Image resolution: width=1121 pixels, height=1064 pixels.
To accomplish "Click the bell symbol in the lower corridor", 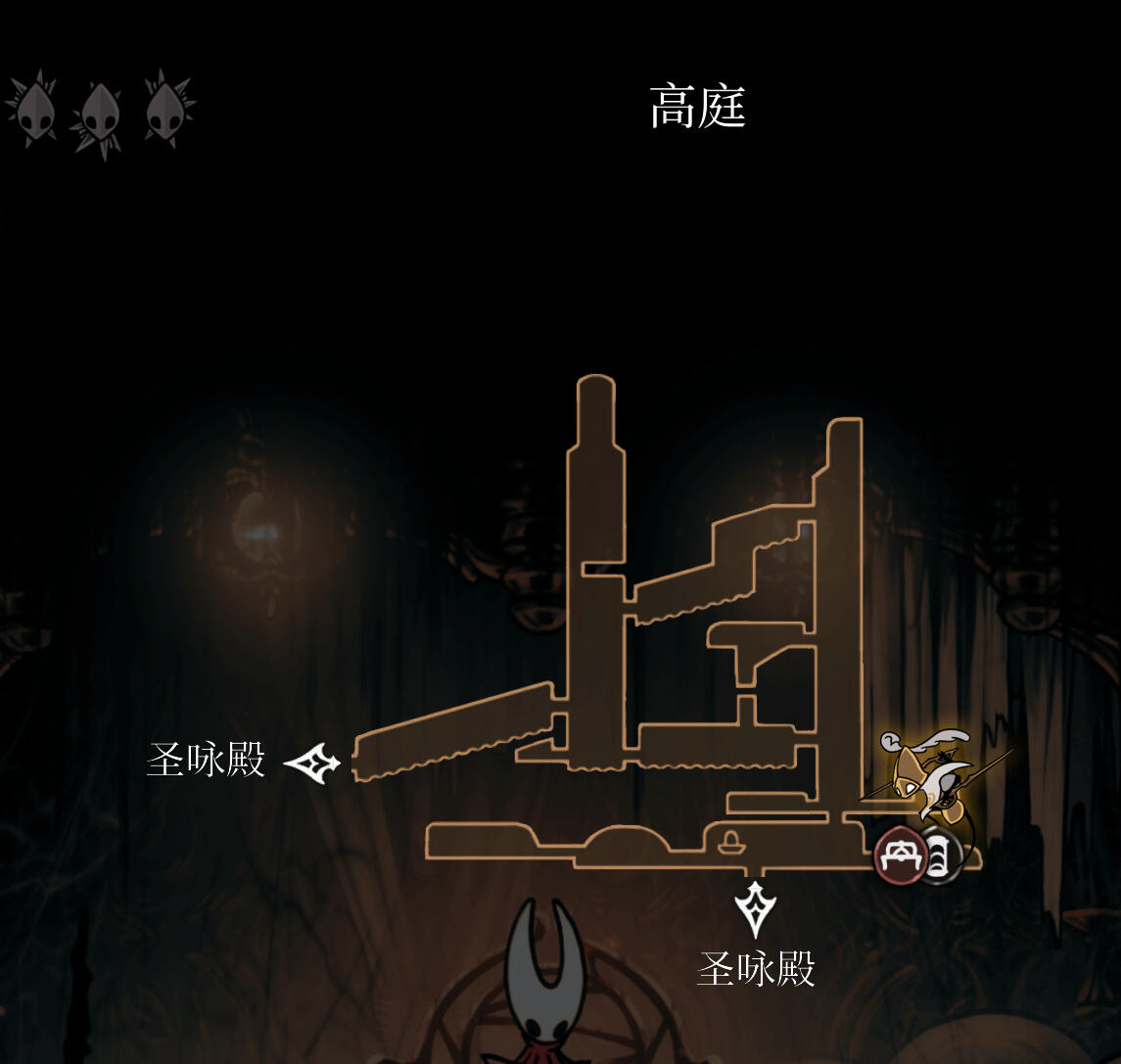I will tap(729, 841).
